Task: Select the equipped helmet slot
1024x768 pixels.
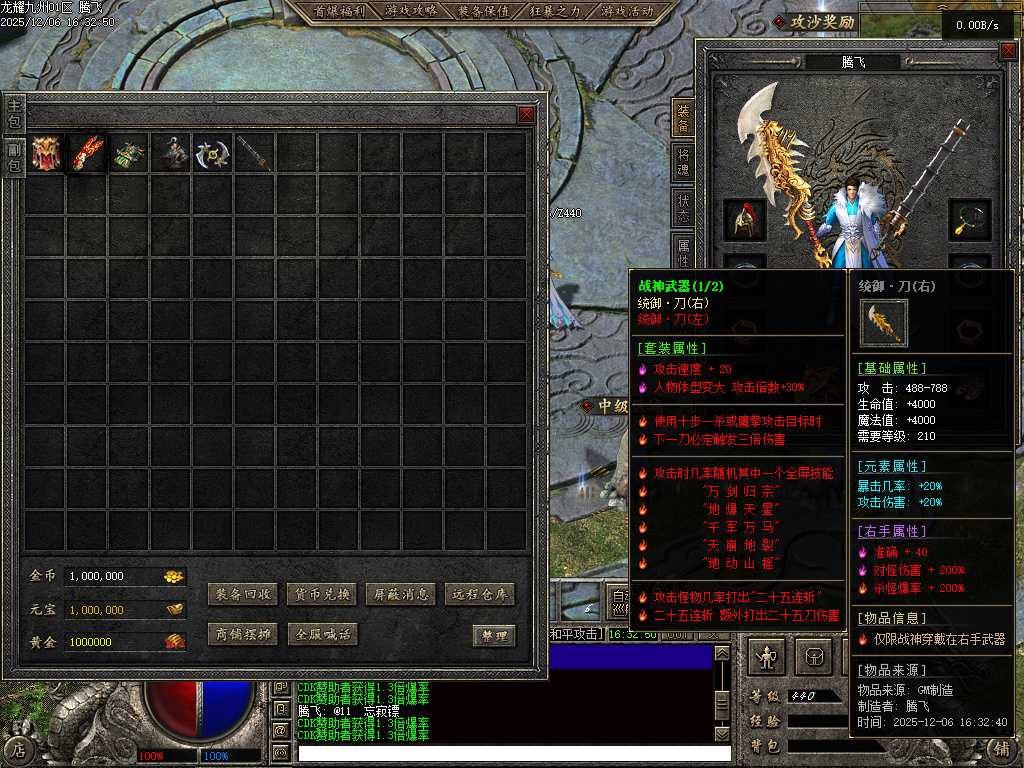Action: tap(745, 220)
